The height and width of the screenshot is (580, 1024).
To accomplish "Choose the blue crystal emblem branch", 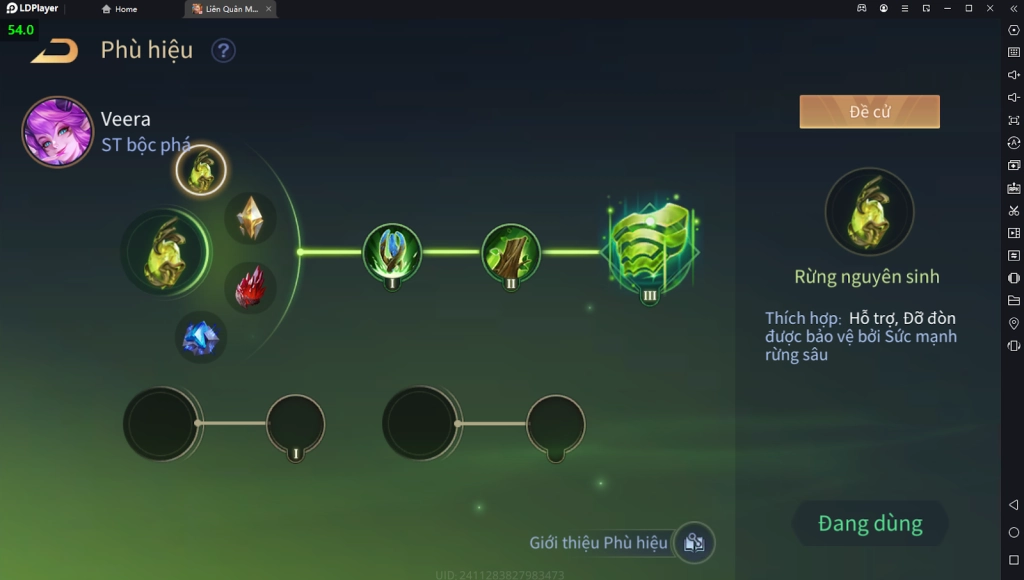I will click(200, 337).
